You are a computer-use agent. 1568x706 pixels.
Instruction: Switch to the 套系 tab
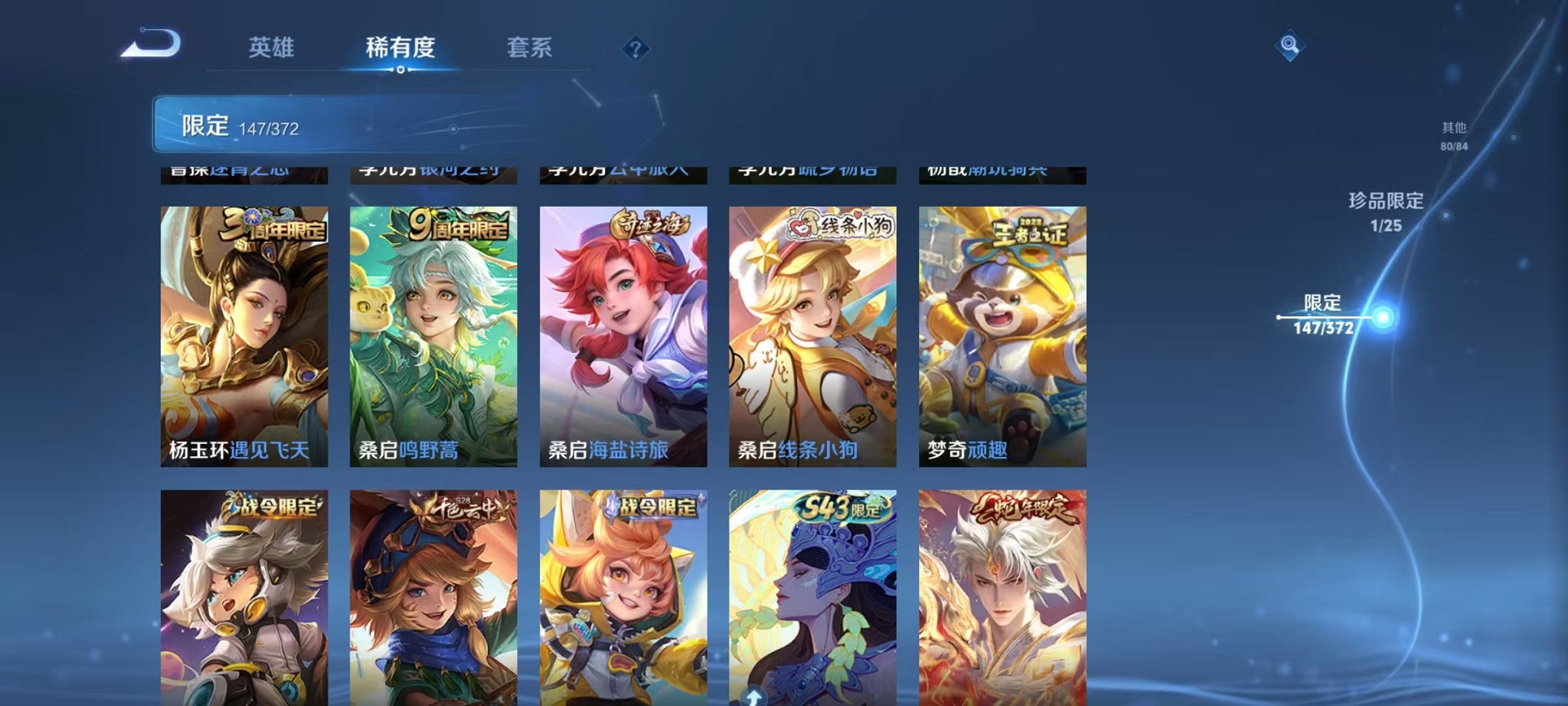pyautogui.click(x=530, y=46)
